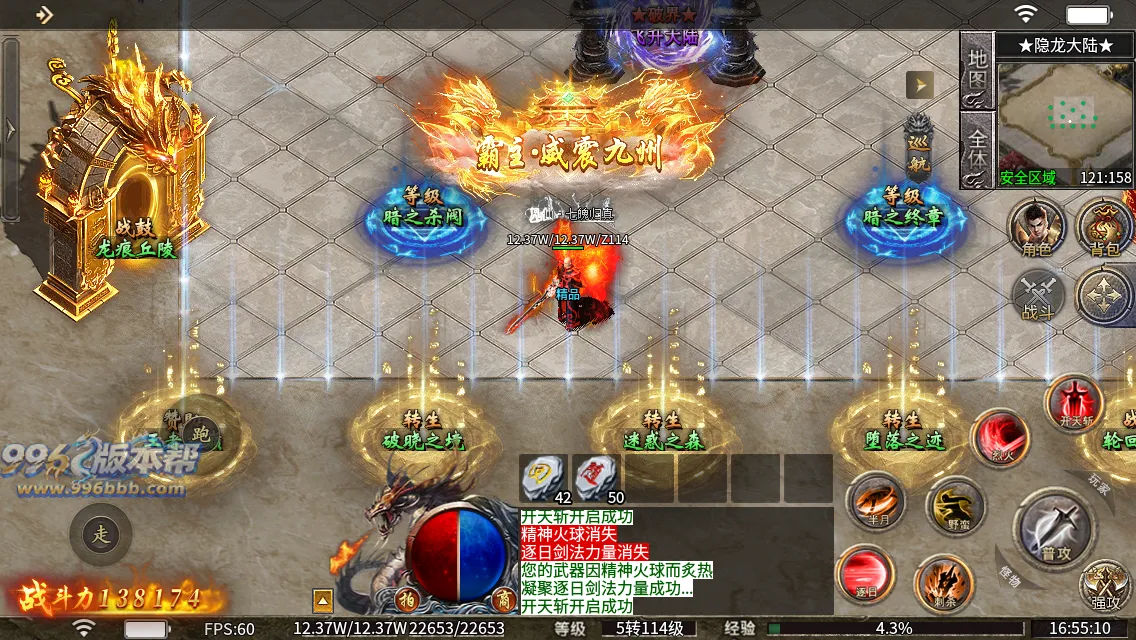Image resolution: width=1136 pixels, height=640 pixels.
Task: Click the four-arrow round button
Action: click(x=1104, y=297)
